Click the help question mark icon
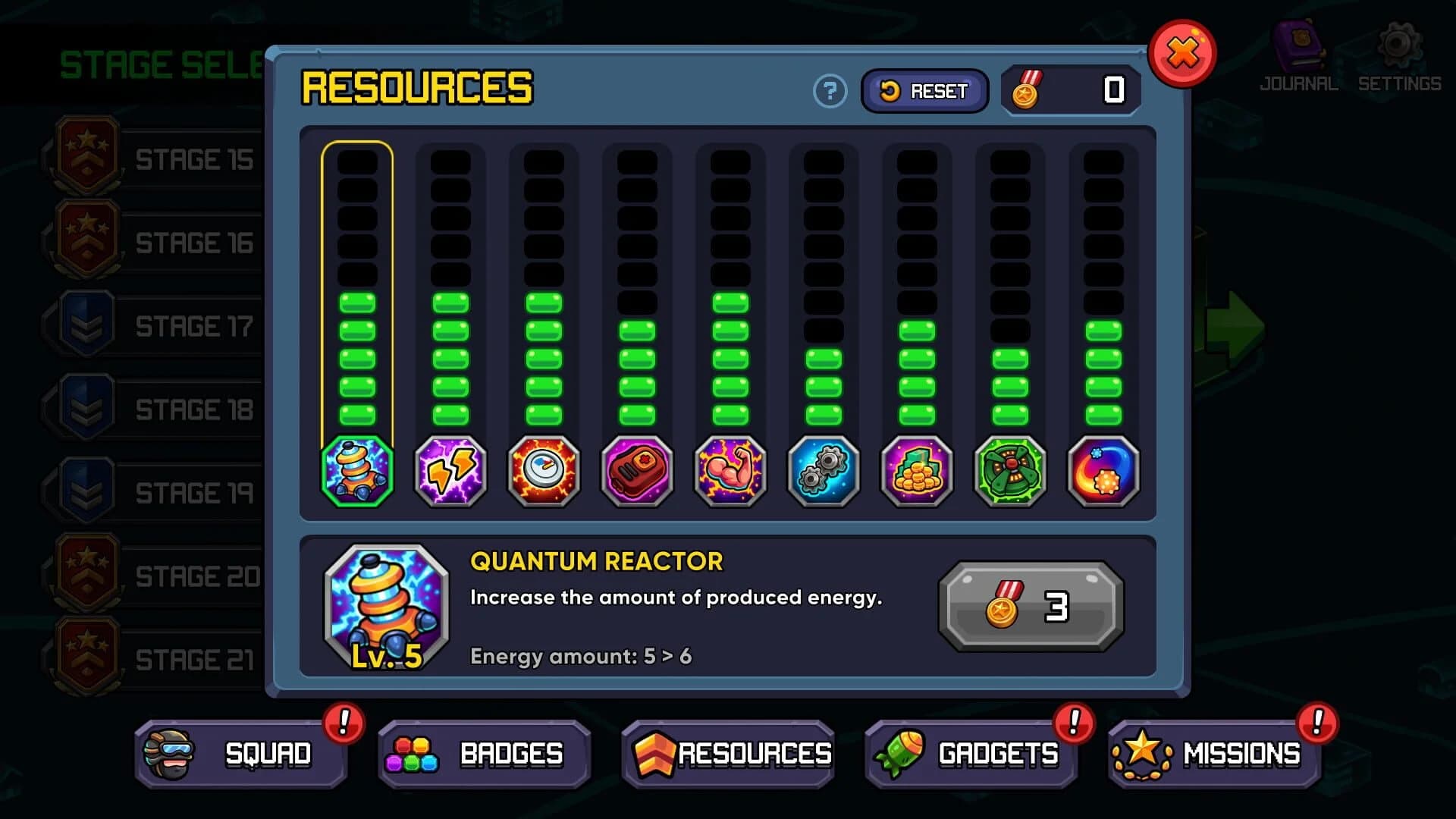The image size is (1456, 819). [830, 92]
